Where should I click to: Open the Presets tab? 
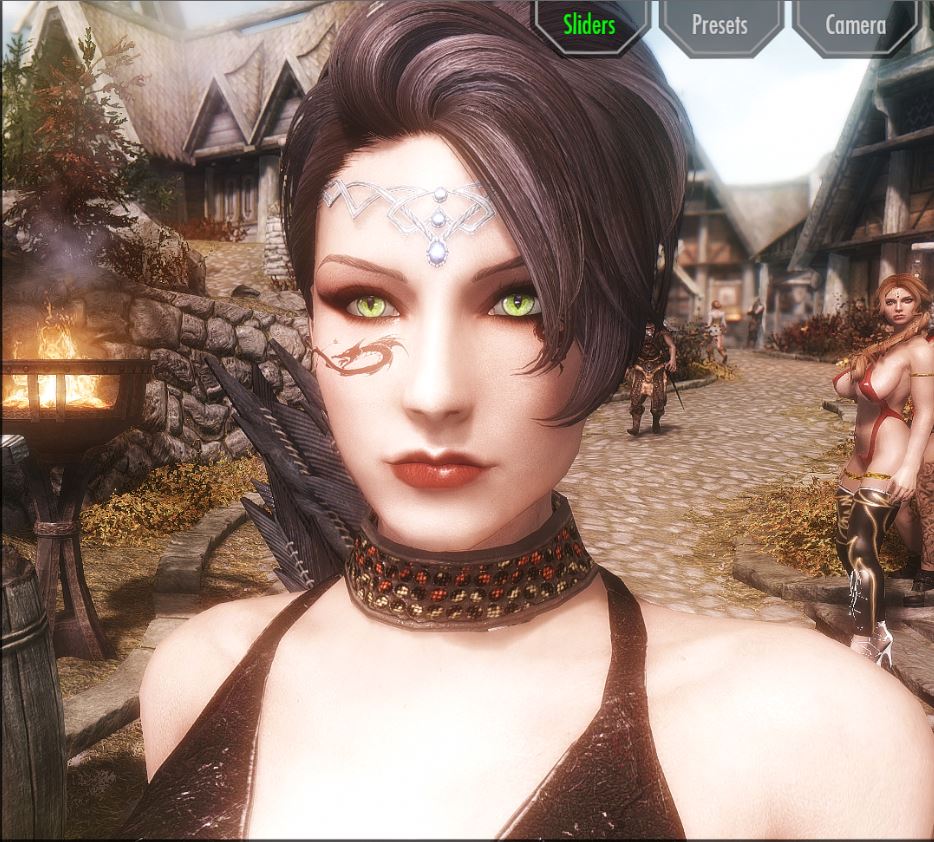(x=719, y=25)
